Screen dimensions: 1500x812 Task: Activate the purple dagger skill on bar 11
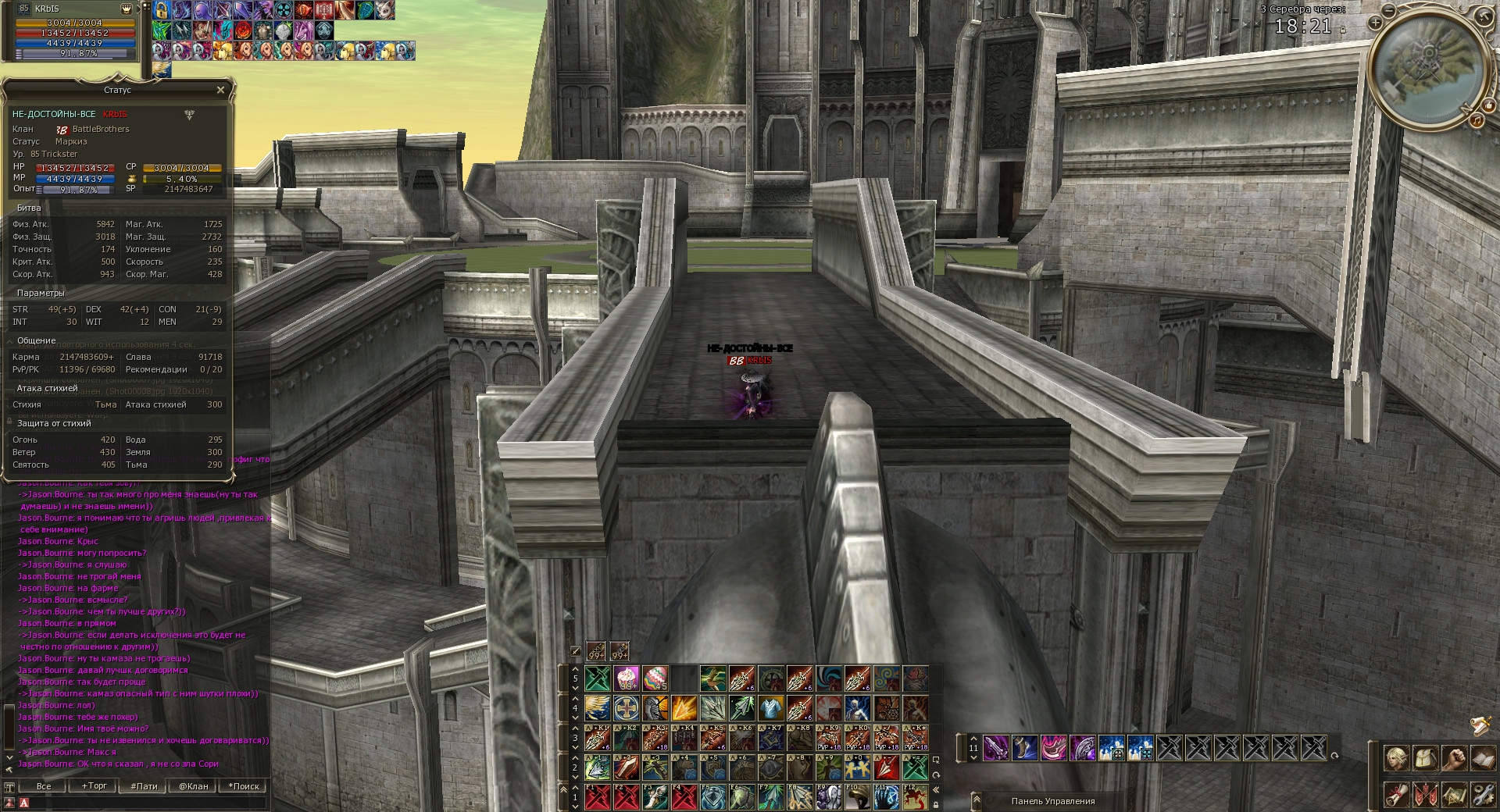point(995,748)
